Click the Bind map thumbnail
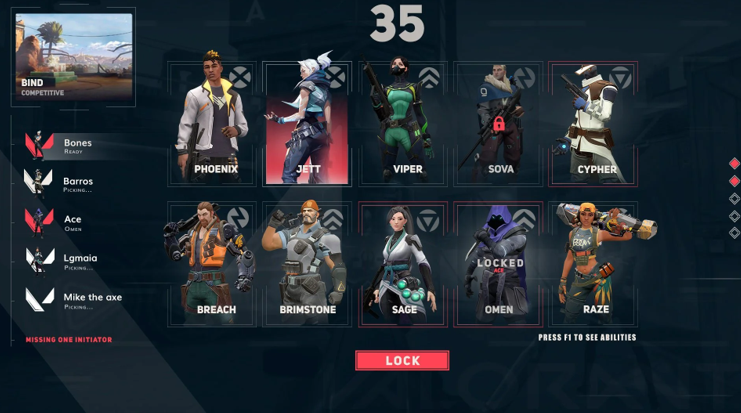The height and width of the screenshot is (413, 741). coord(74,57)
